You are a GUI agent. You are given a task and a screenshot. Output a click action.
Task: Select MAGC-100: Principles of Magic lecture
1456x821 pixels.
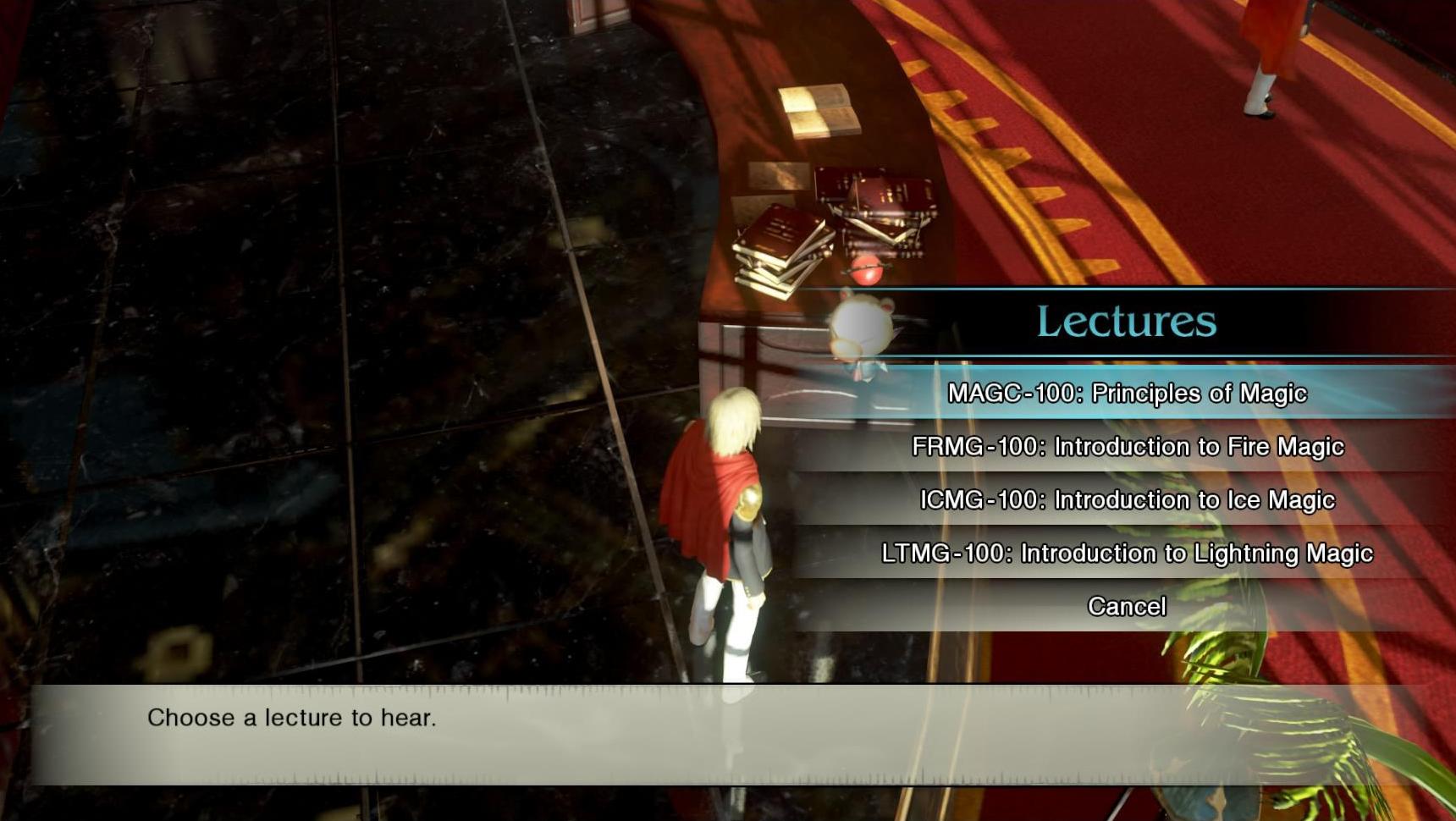1127,394
